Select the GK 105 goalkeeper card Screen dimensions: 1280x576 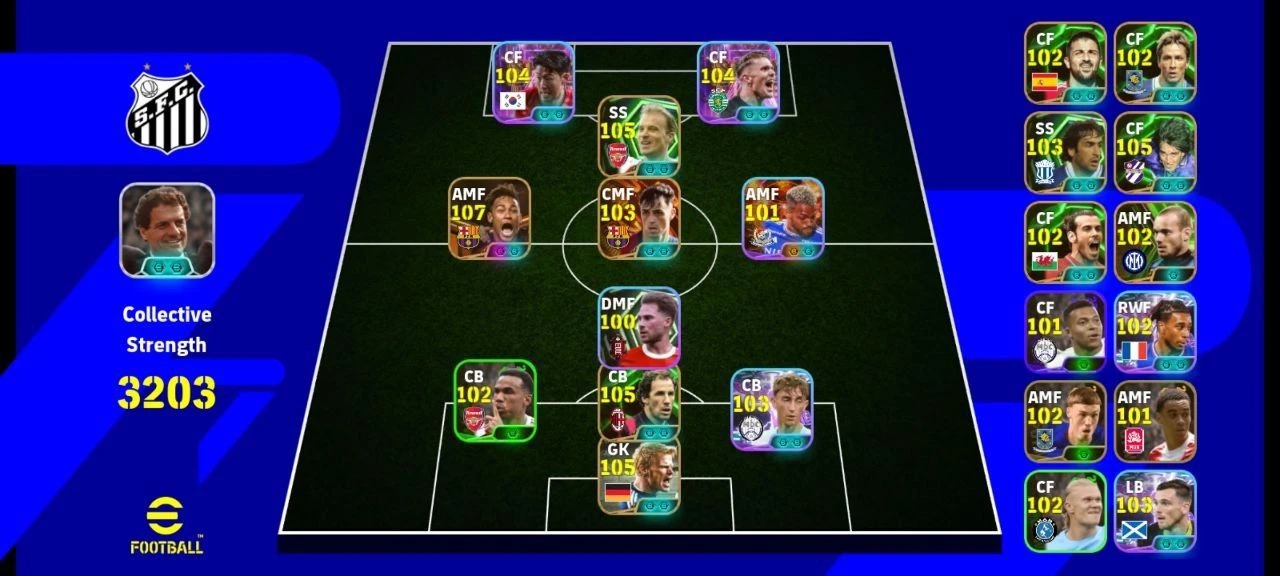639,476
